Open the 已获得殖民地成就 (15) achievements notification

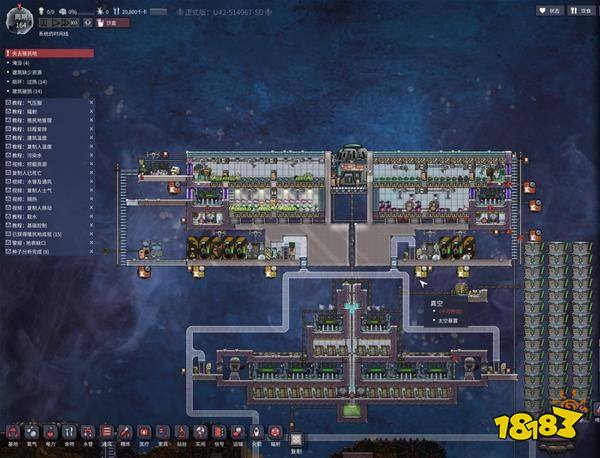click(35, 233)
